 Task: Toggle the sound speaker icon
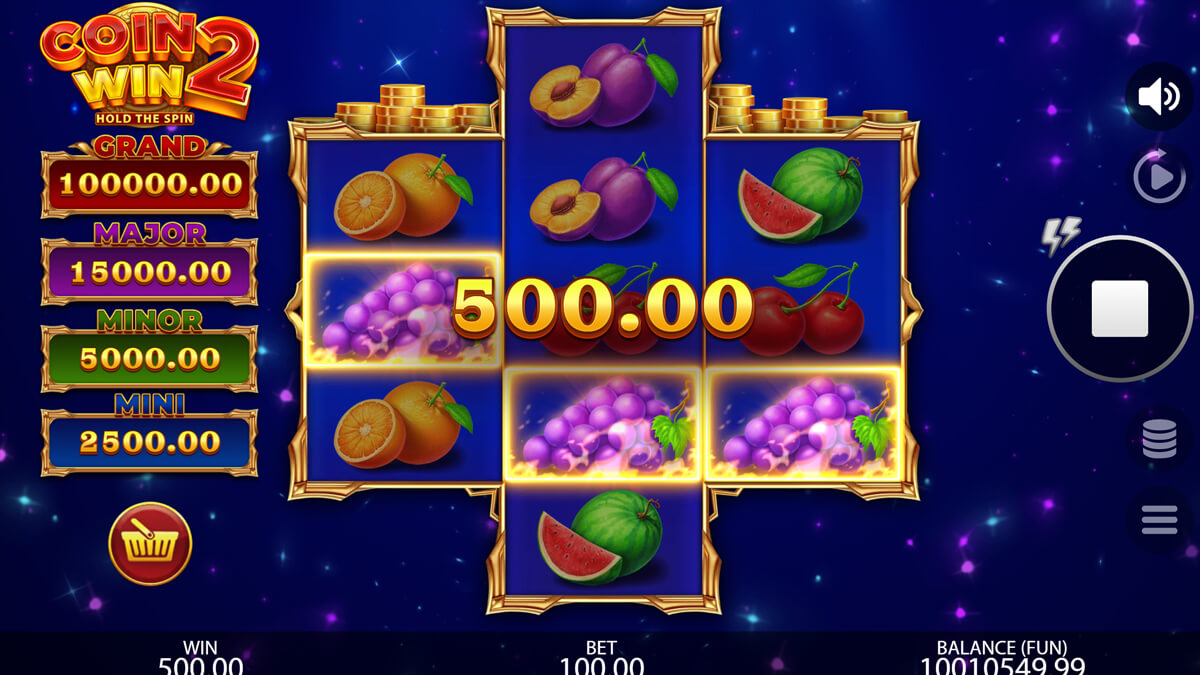(1159, 97)
